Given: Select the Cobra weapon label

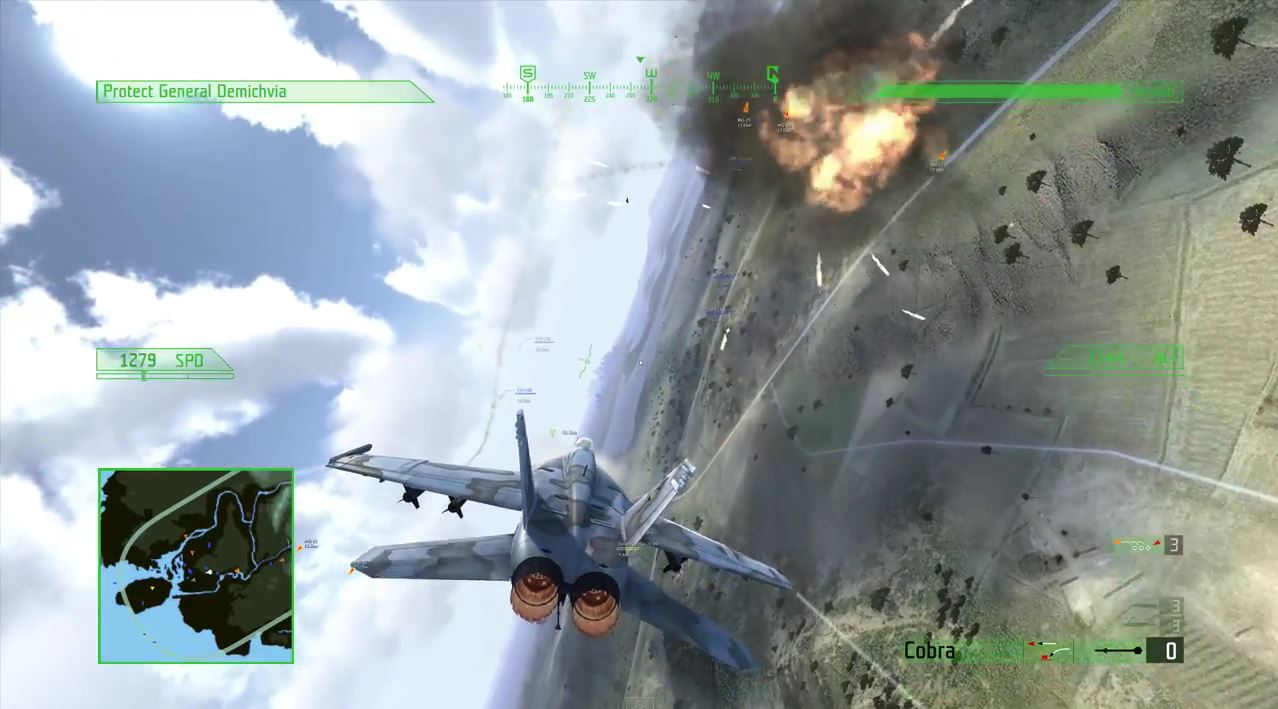Looking at the screenshot, I should (929, 651).
